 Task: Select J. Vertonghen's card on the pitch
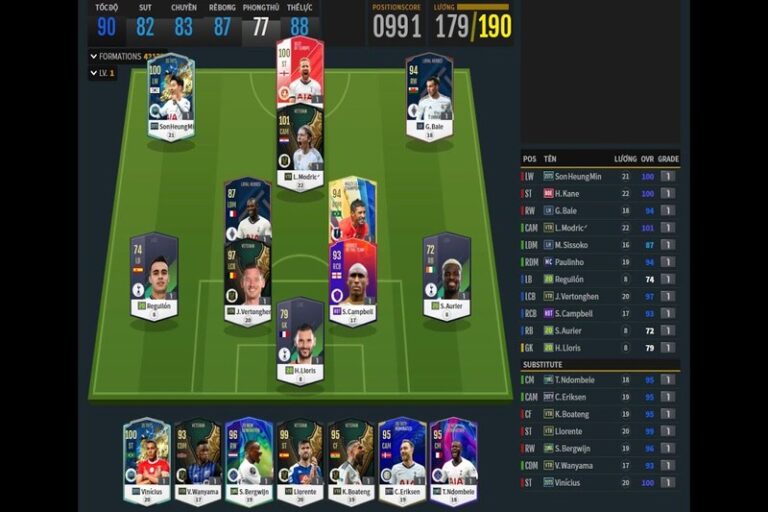tap(247, 282)
